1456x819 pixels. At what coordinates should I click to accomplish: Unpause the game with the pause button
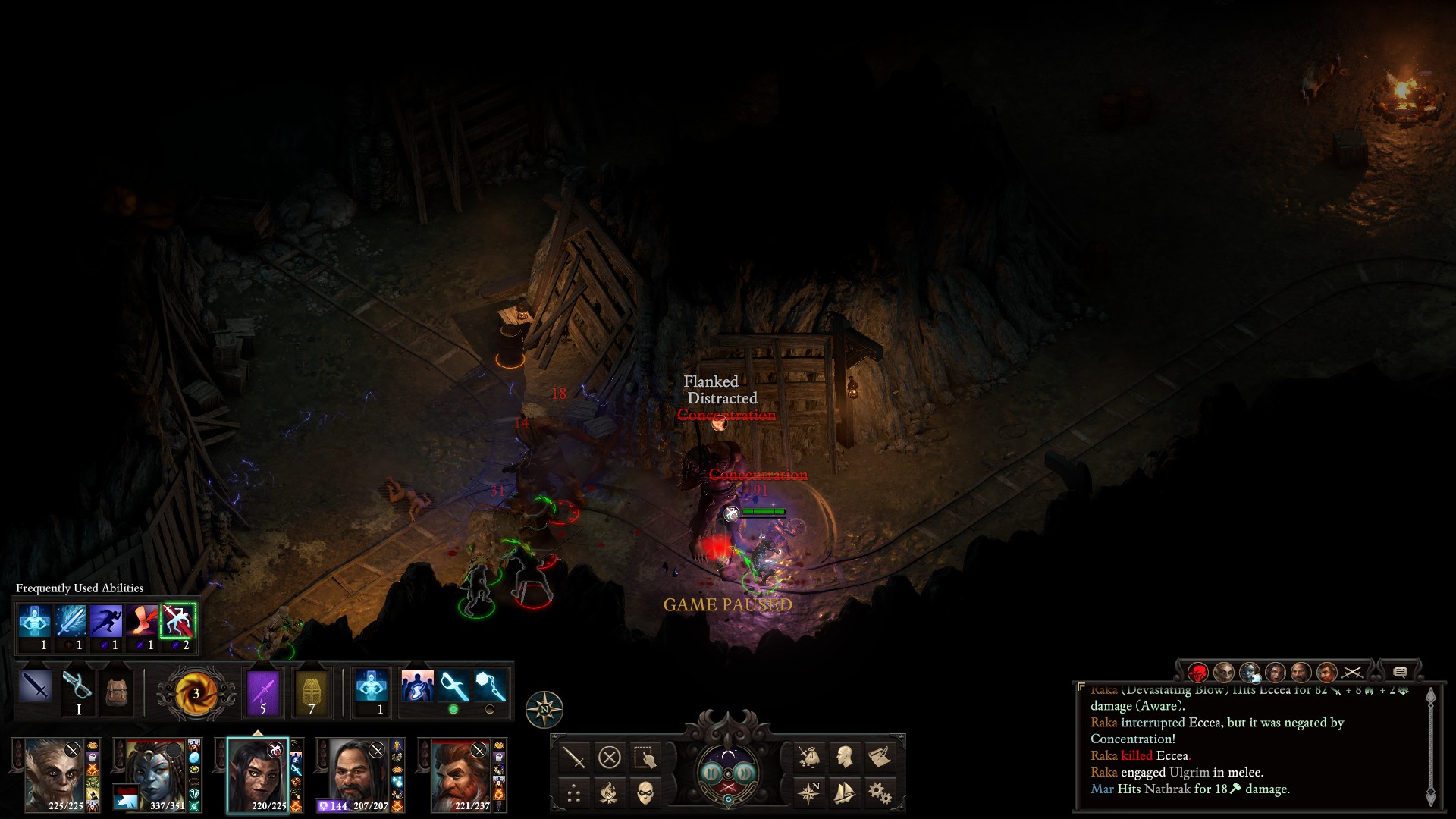711,773
